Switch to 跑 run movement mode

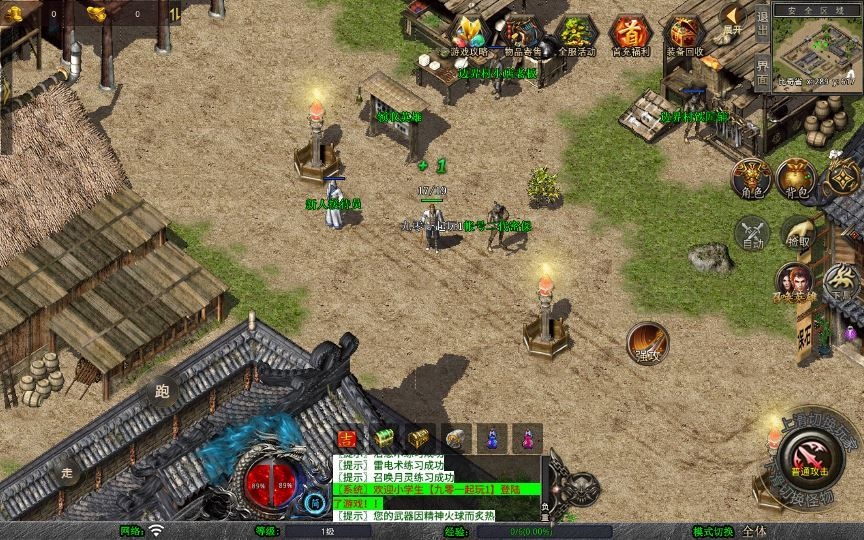tap(161, 392)
